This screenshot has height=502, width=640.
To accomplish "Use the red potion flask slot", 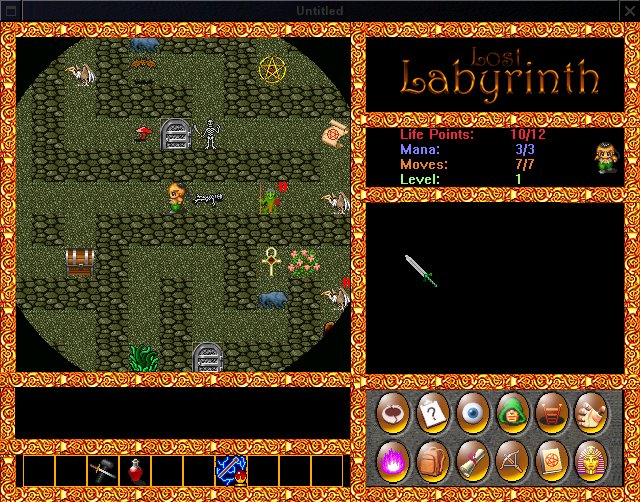I will pos(134,470).
